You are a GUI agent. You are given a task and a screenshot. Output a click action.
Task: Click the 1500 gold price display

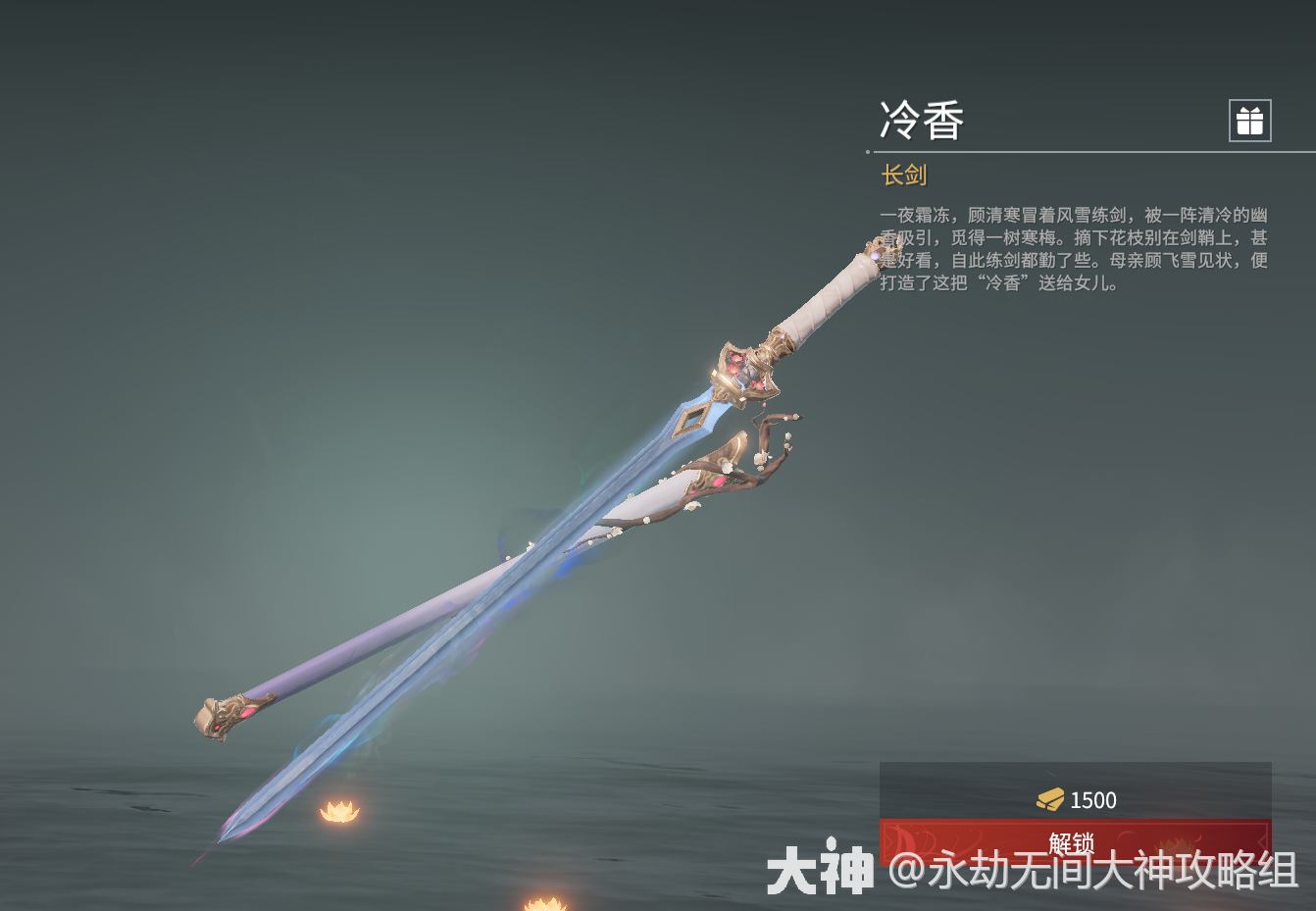[x=1092, y=798]
